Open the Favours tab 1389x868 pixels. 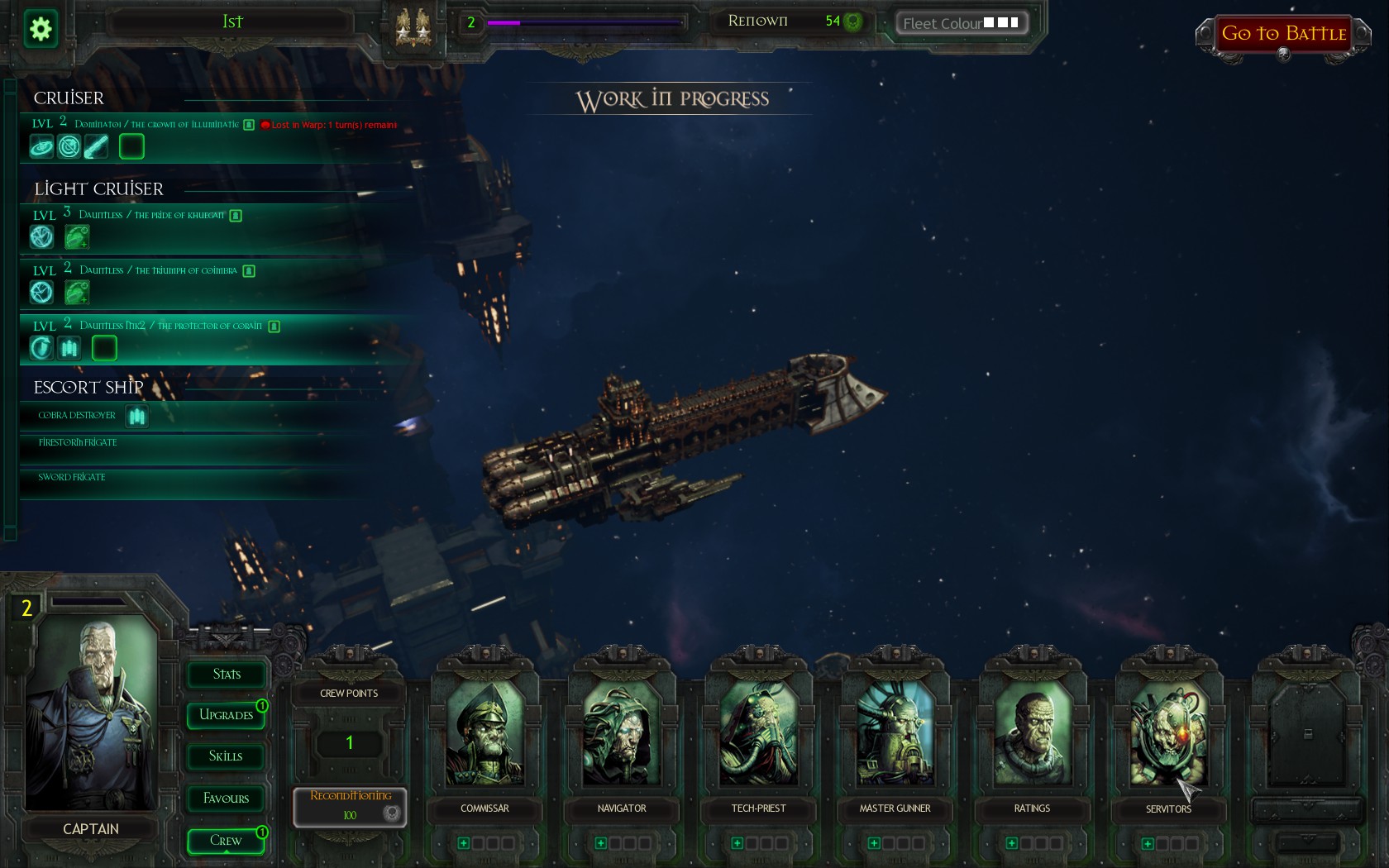226,799
